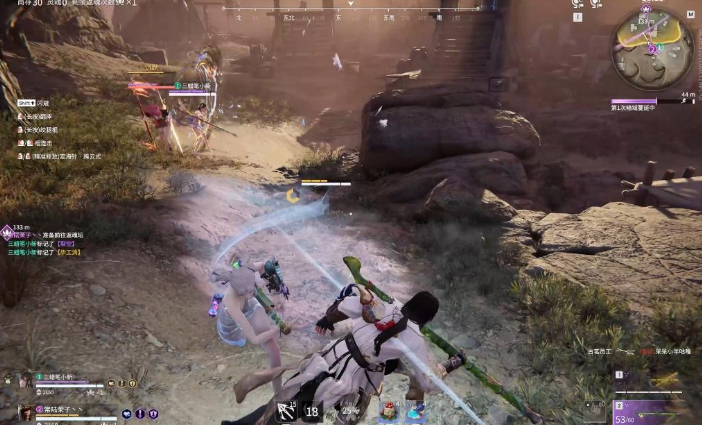
Task: Use the blue armor repair item slot
Action: pos(414,410)
